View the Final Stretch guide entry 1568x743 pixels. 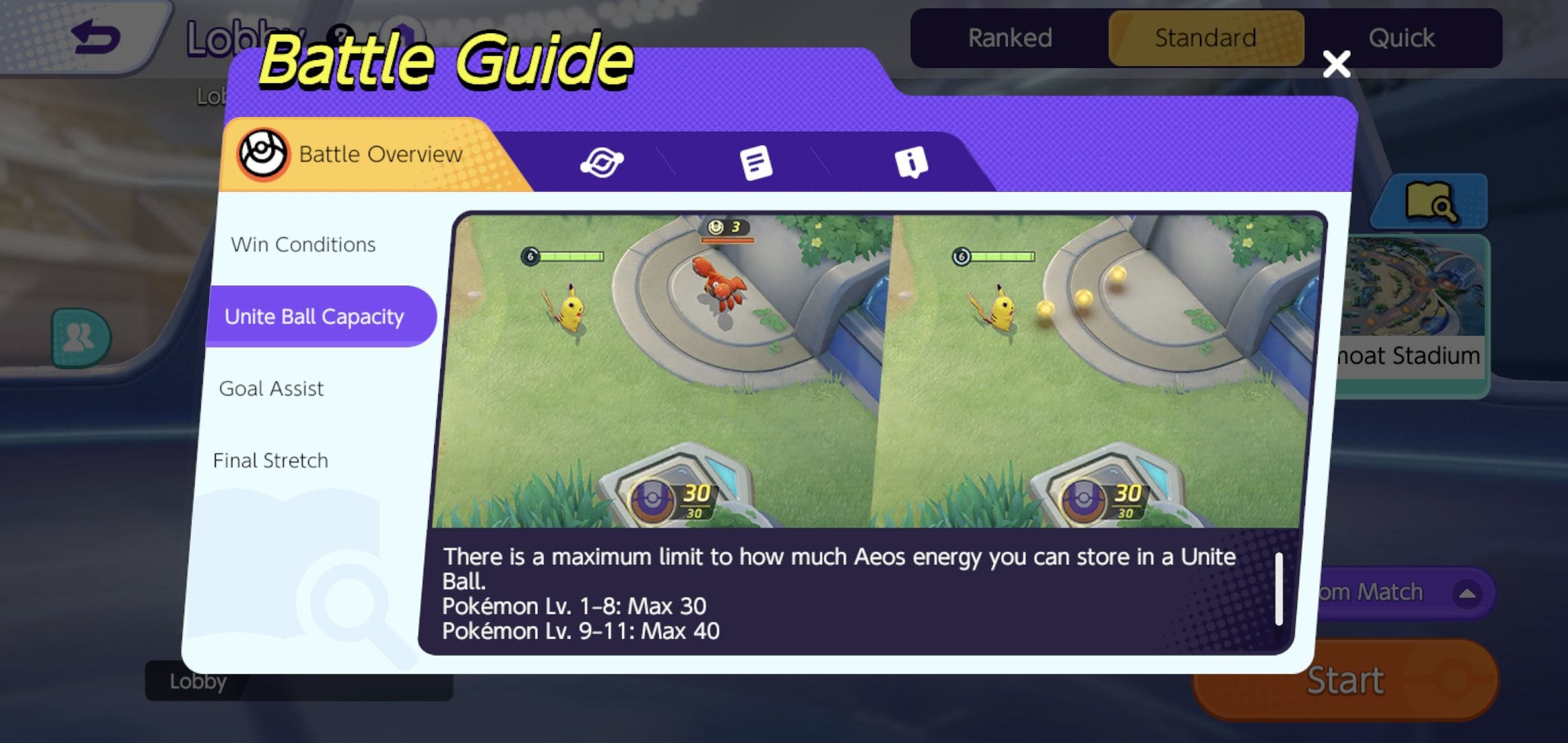pyautogui.click(x=270, y=460)
